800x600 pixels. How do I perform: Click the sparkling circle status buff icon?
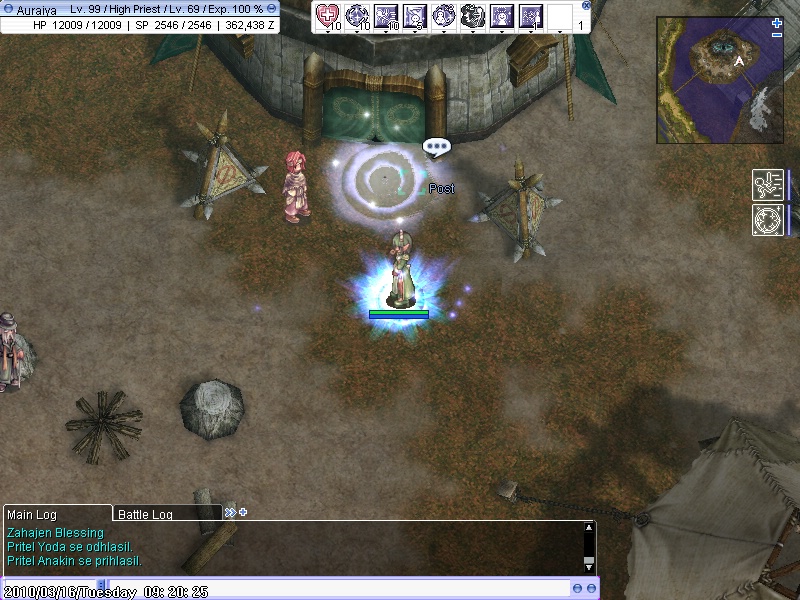(x=767, y=219)
